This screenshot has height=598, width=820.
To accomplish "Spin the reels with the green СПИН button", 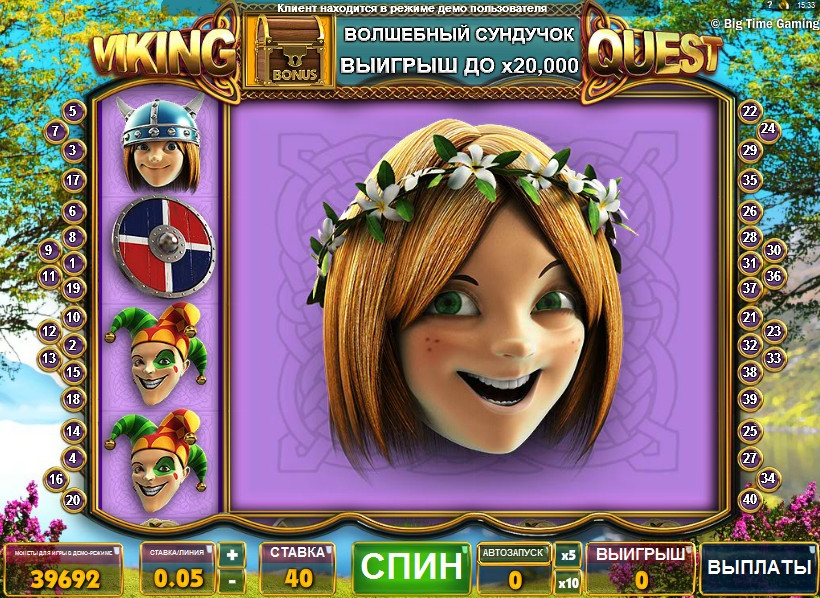I will pos(410,567).
